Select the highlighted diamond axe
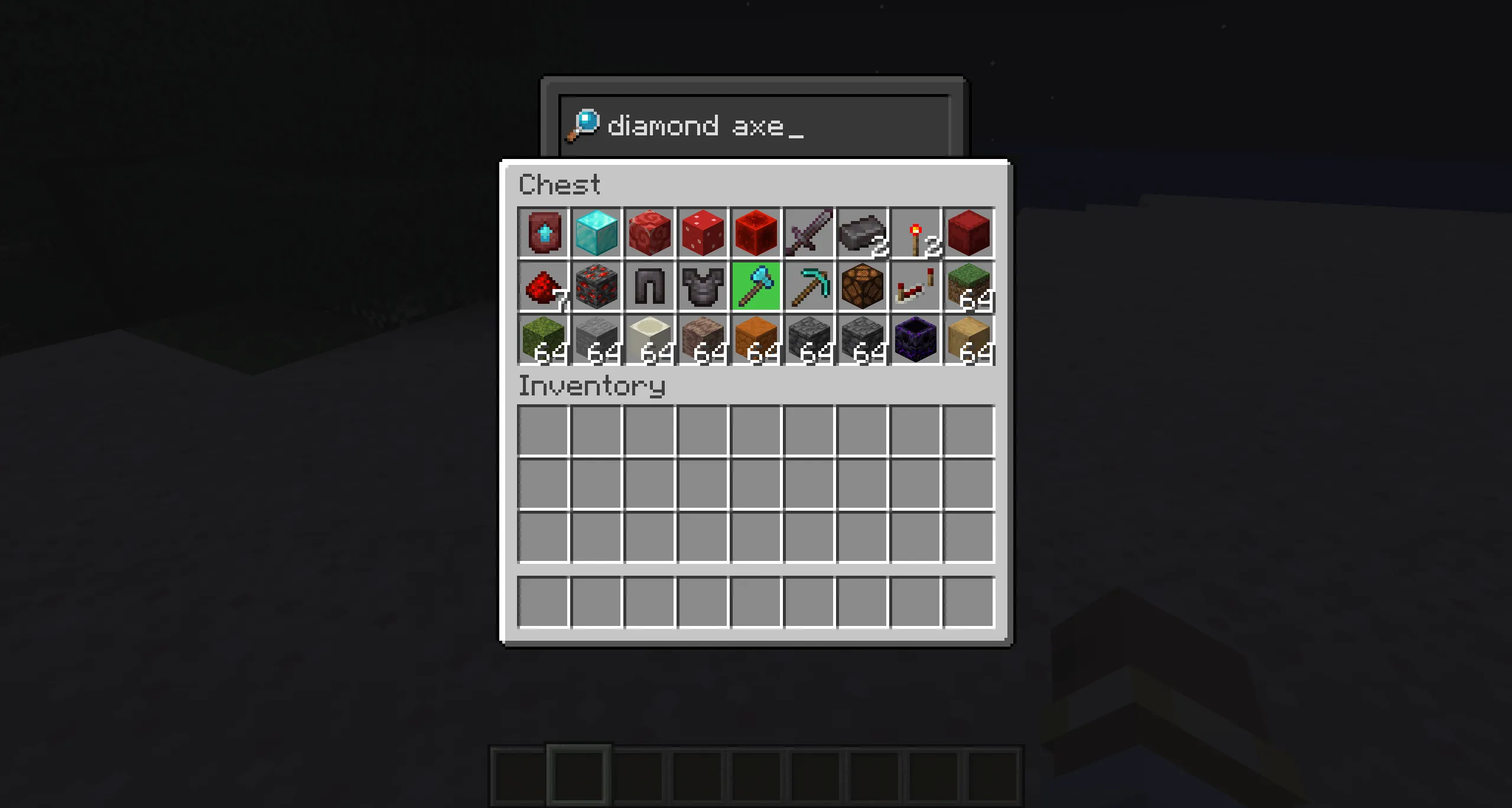The height and width of the screenshot is (808, 1512). click(x=755, y=286)
